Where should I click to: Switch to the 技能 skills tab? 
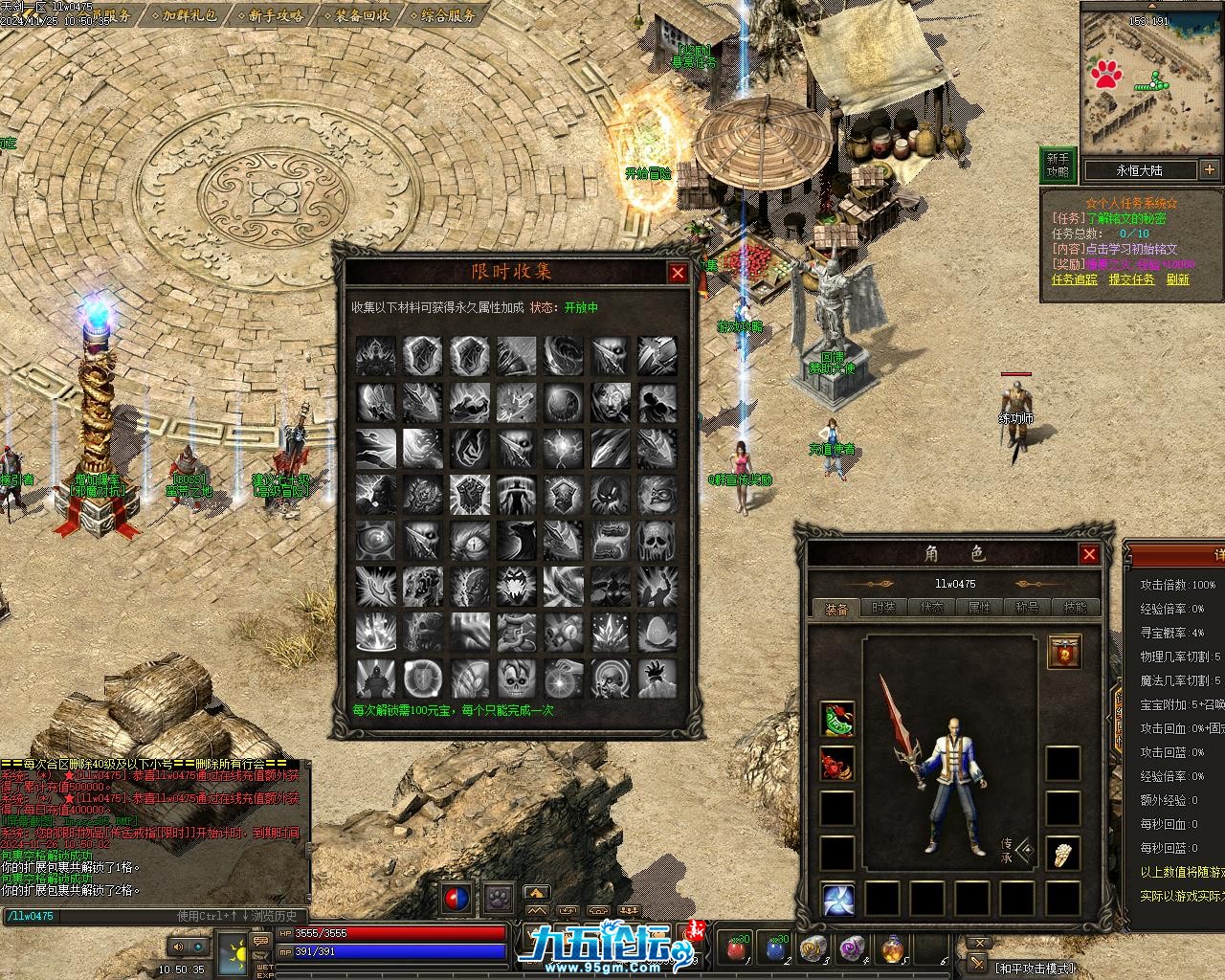pos(1075,608)
